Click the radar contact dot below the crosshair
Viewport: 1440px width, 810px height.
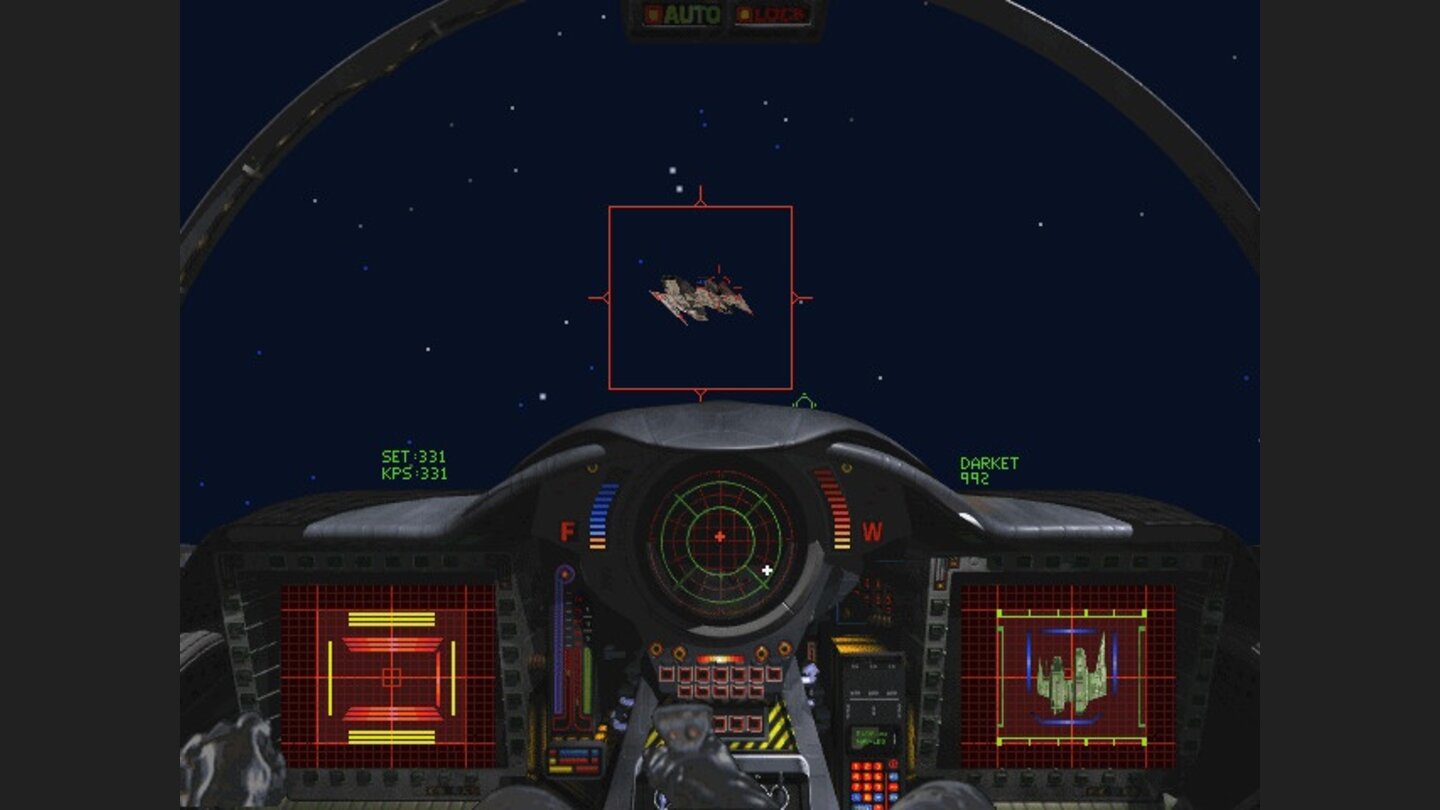767,569
